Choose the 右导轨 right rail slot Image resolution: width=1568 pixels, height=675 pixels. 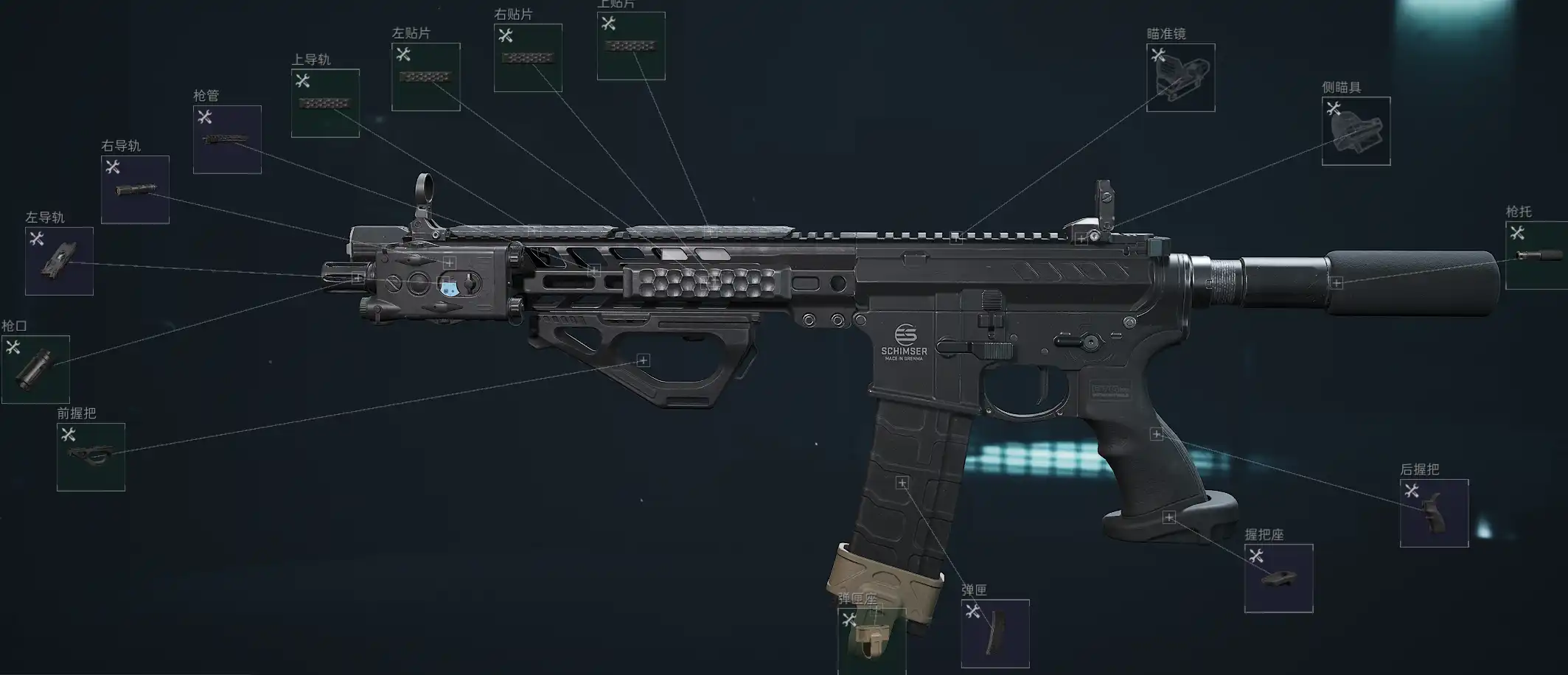(135, 189)
